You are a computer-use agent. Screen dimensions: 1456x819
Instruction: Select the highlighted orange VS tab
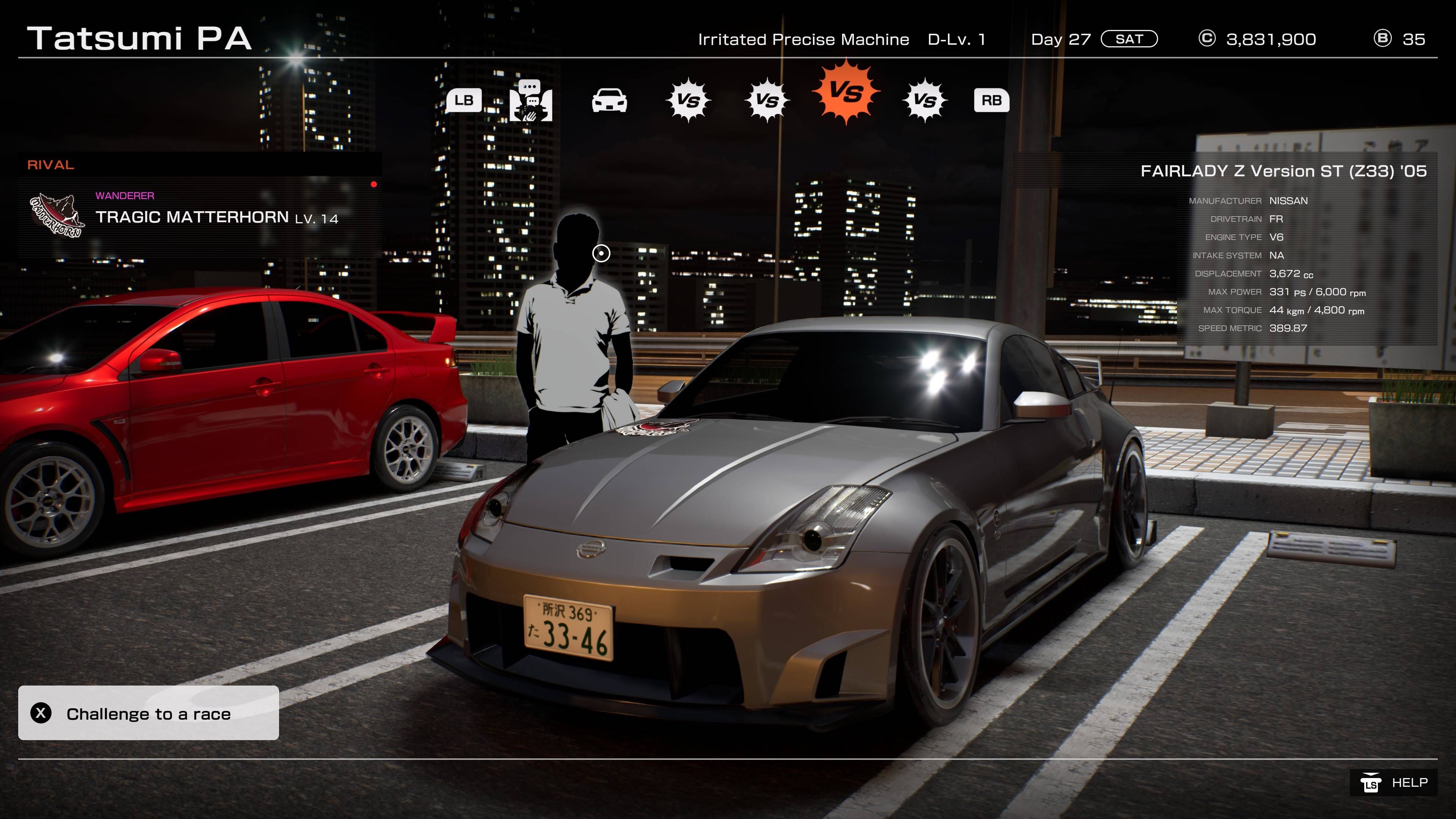click(846, 91)
